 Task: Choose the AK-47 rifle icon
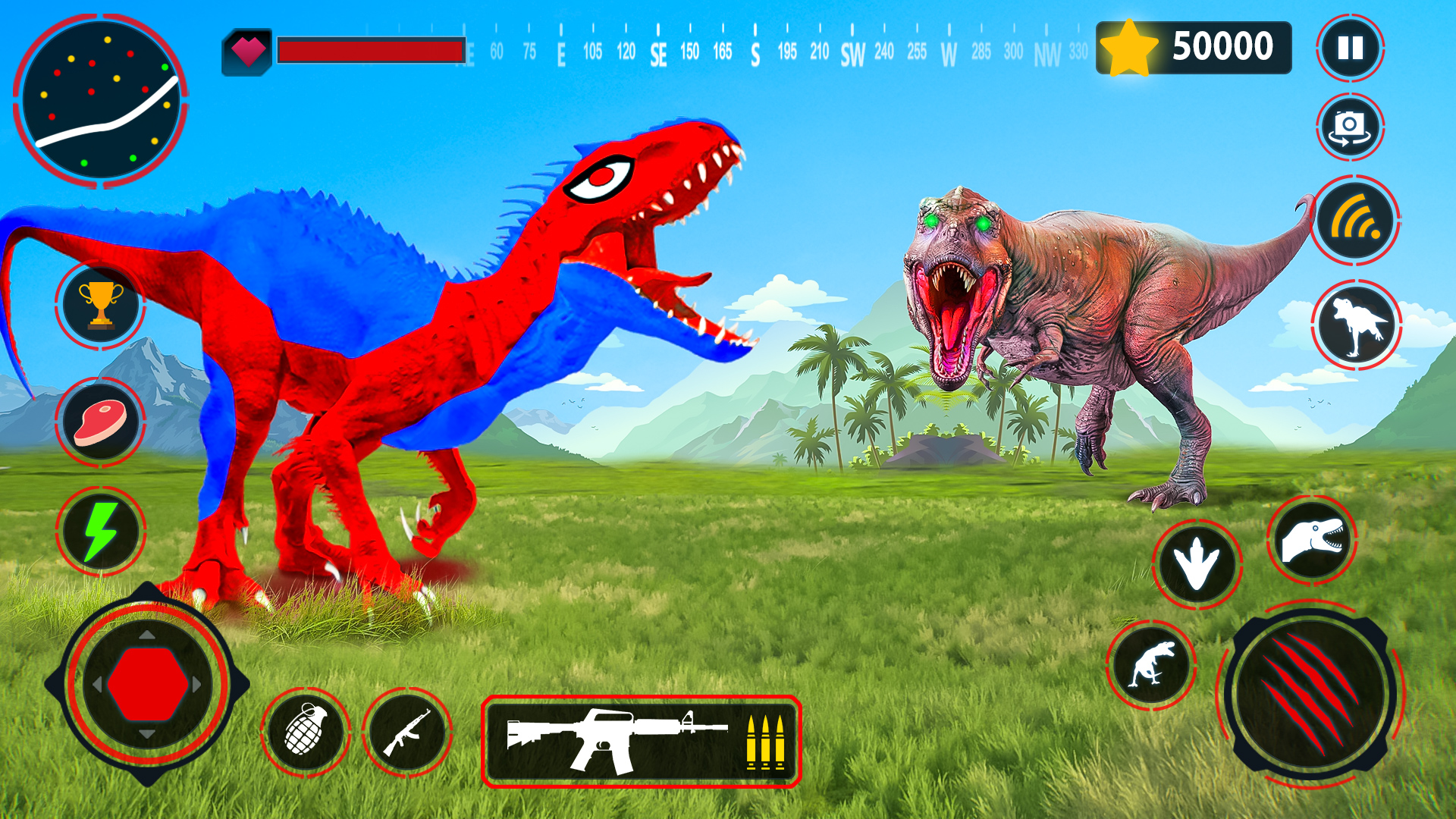click(407, 733)
